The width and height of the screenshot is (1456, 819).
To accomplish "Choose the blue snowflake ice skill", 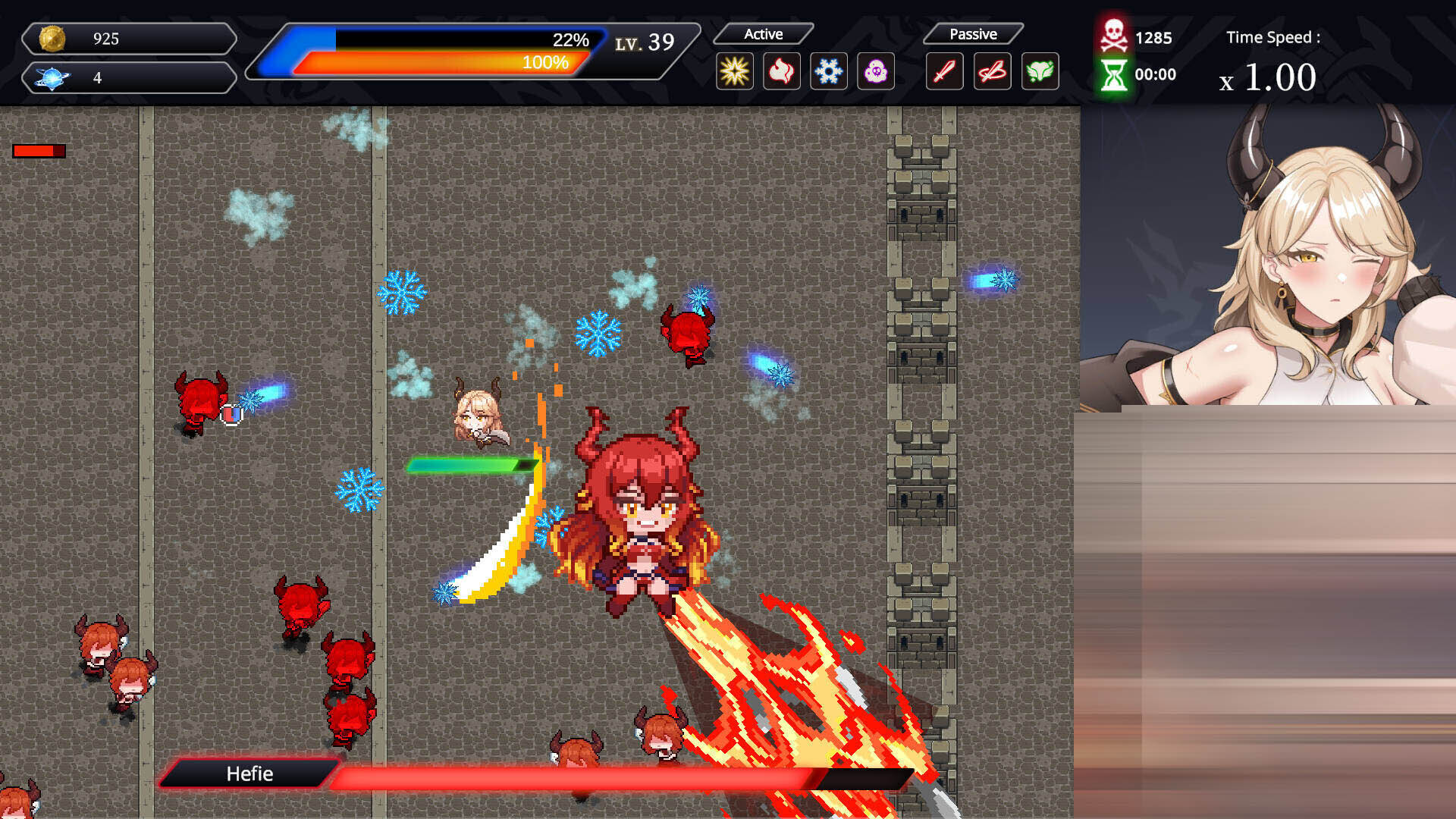I will [828, 72].
